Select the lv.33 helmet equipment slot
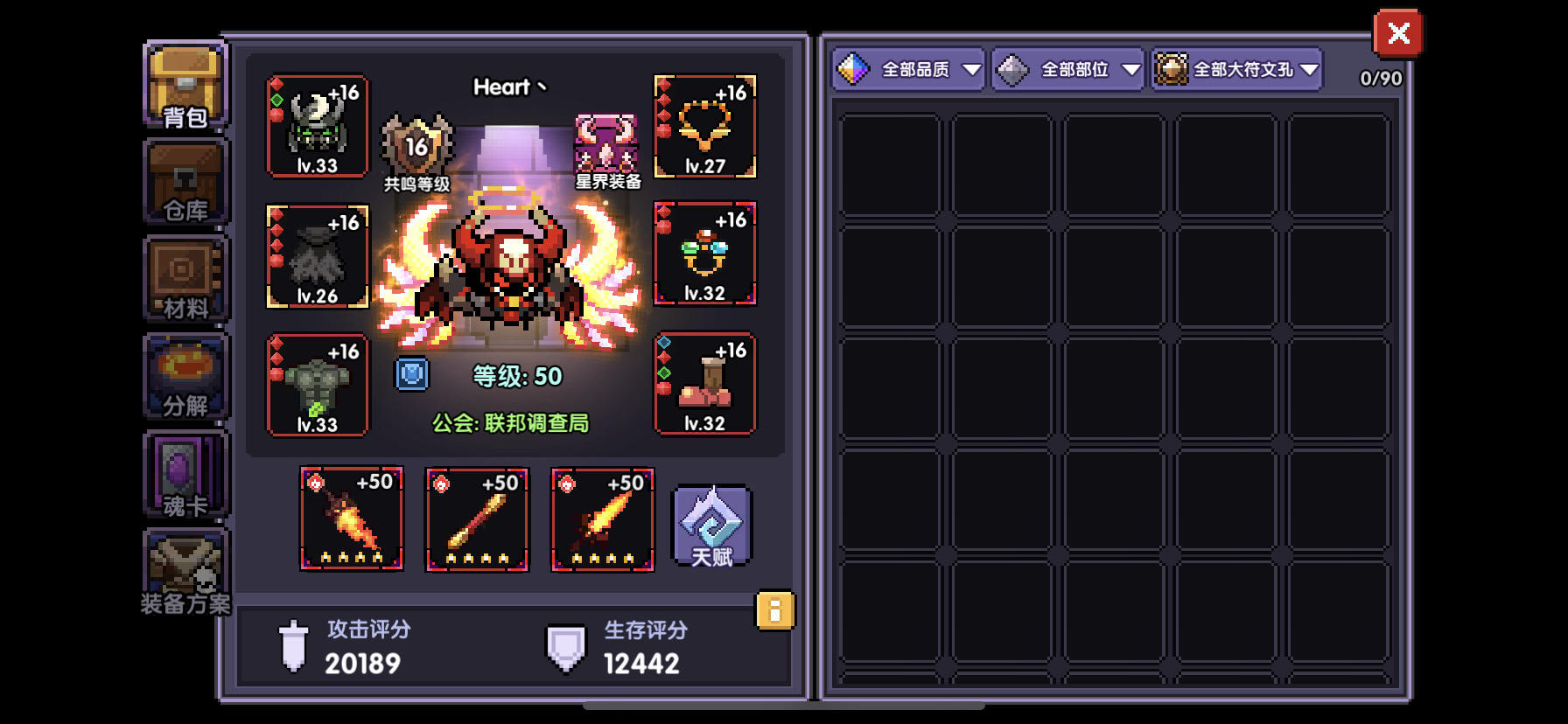Viewport: 1568px width, 724px height. coord(318,127)
